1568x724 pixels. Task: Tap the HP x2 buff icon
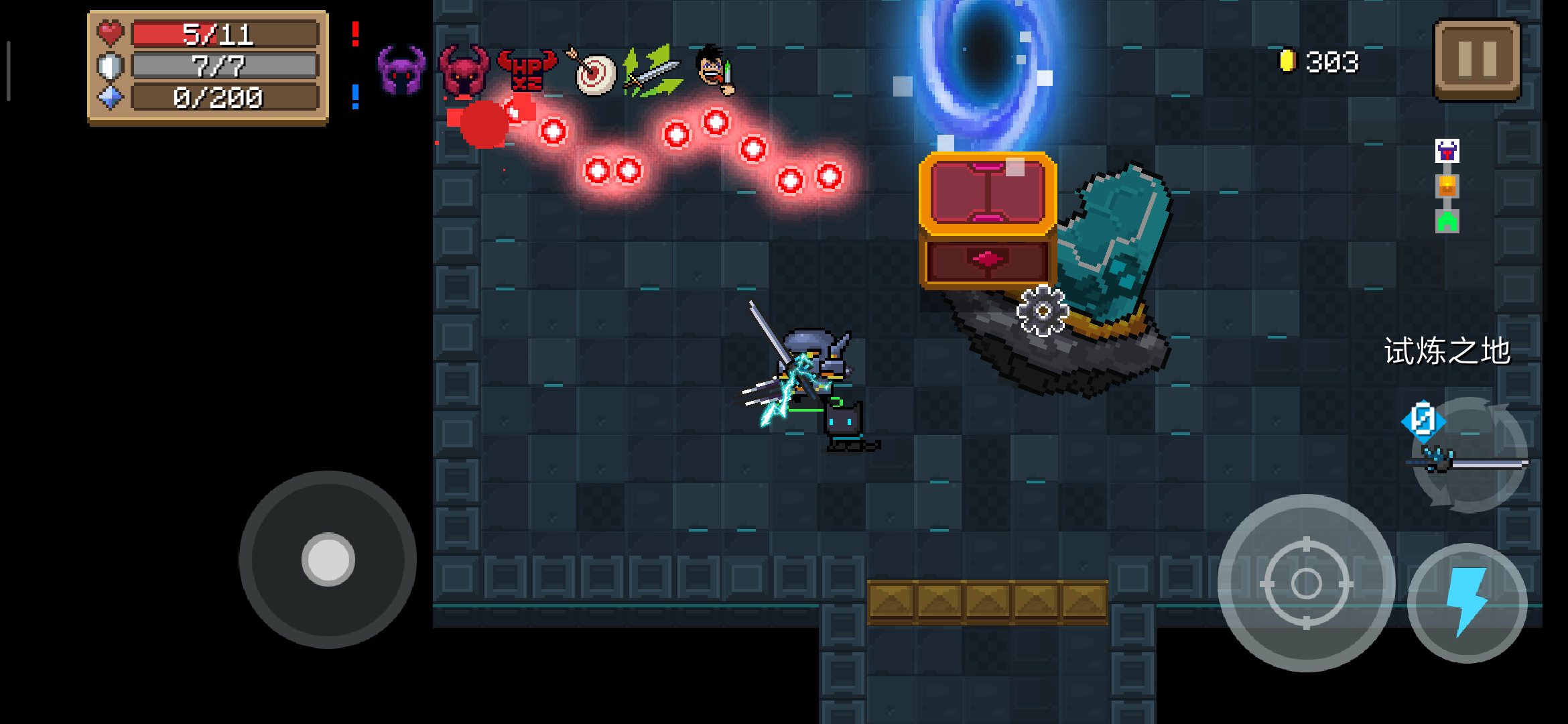coord(527,70)
